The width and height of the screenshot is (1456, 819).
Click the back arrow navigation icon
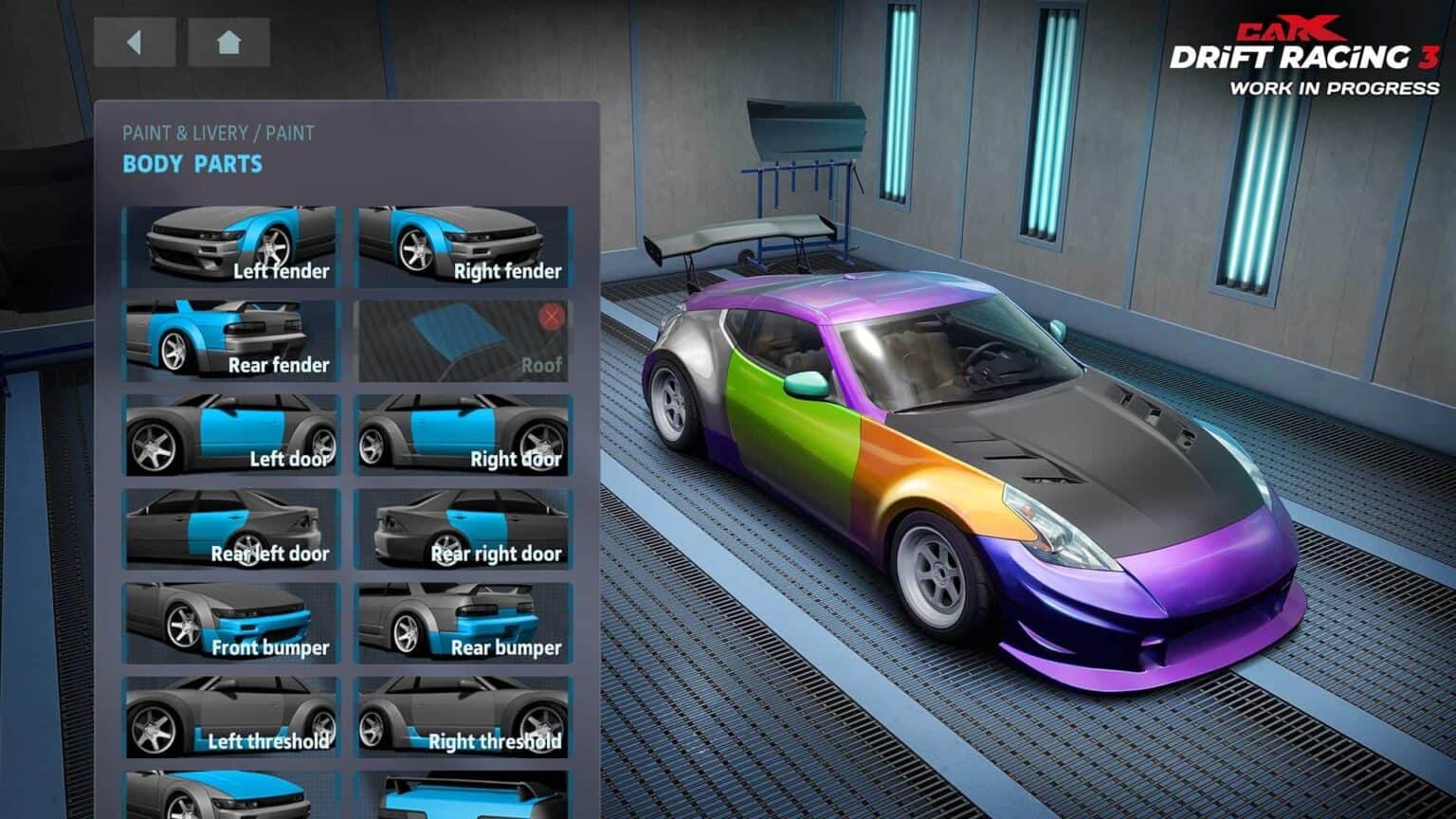pyautogui.click(x=136, y=42)
